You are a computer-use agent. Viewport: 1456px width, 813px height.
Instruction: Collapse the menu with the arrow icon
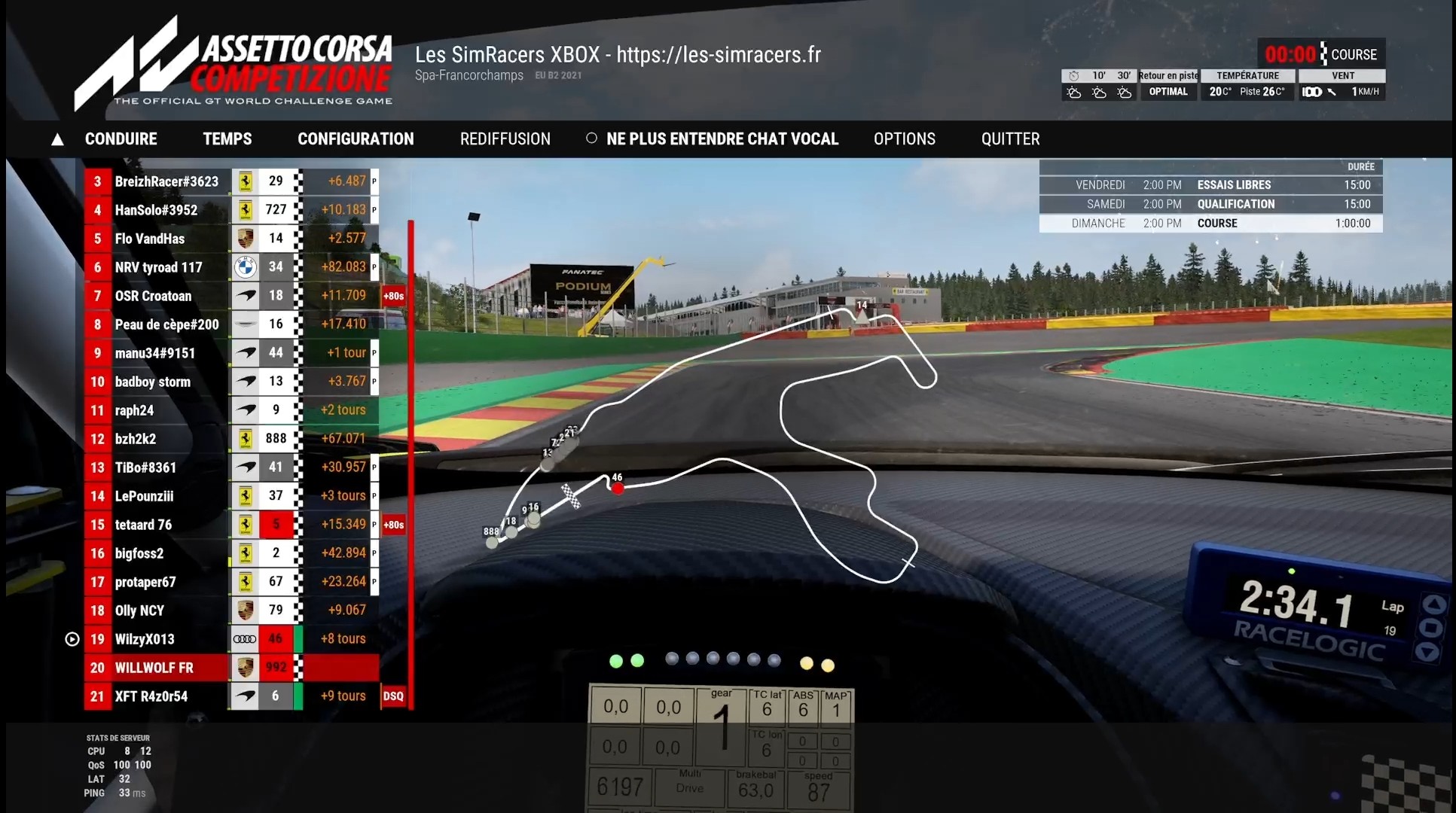[57, 139]
